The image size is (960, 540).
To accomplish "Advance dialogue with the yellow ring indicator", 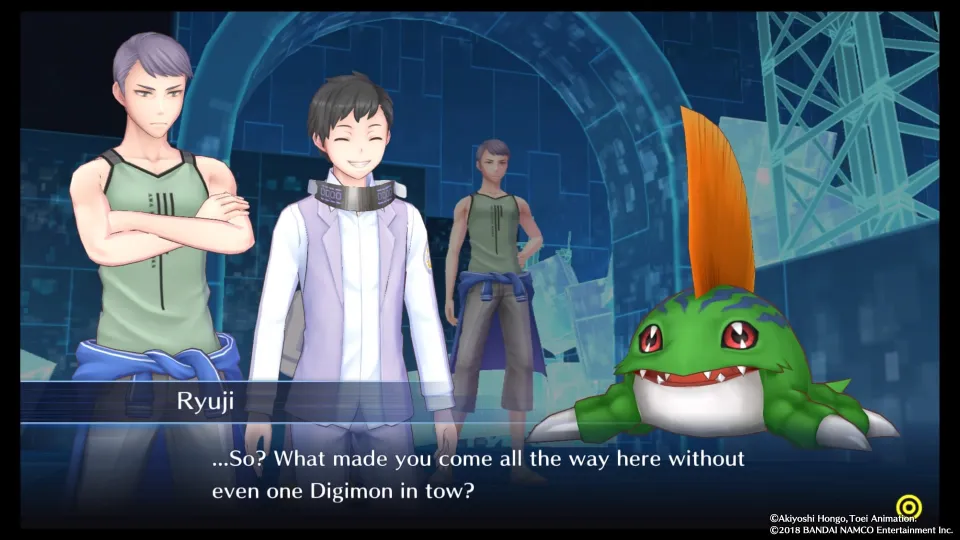I will pyautogui.click(x=909, y=504).
